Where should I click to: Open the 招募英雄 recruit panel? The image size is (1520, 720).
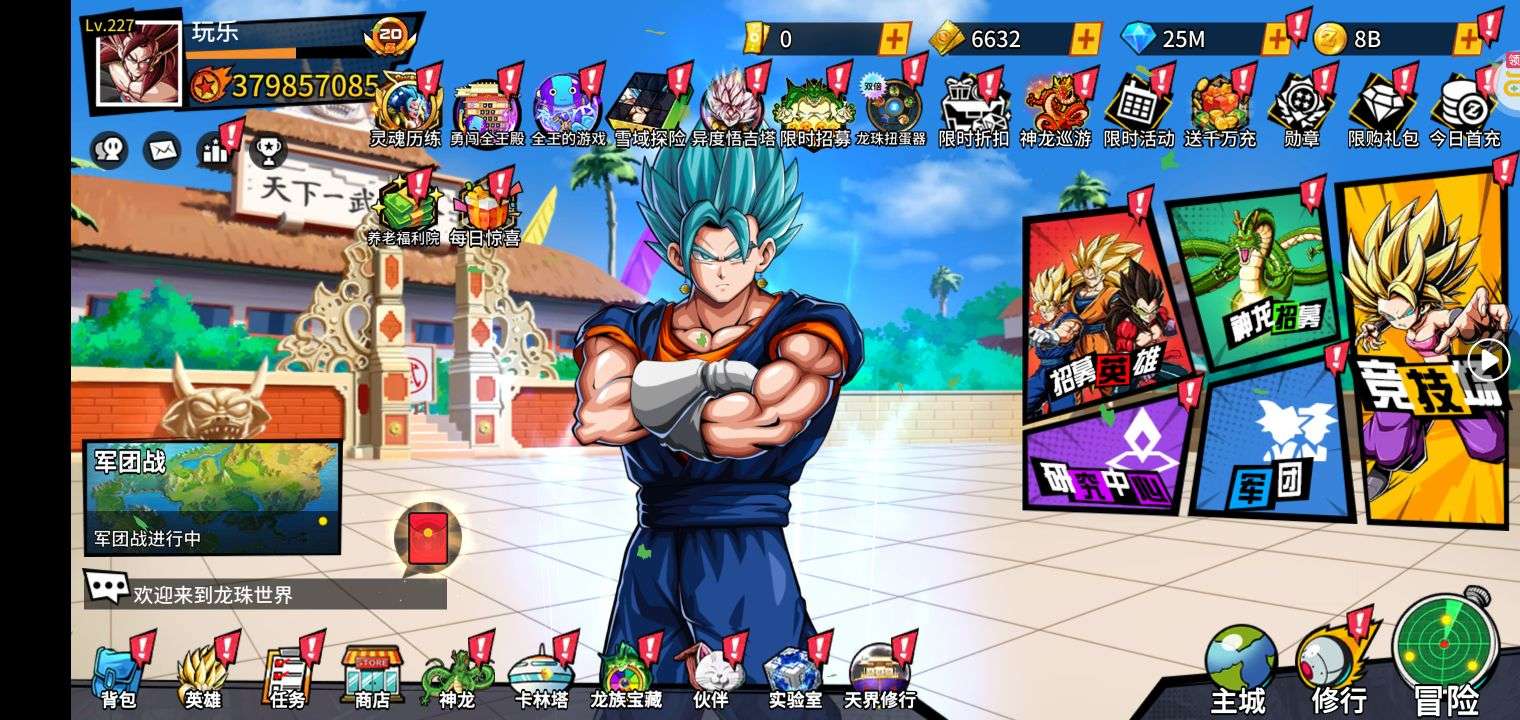tap(1100, 310)
